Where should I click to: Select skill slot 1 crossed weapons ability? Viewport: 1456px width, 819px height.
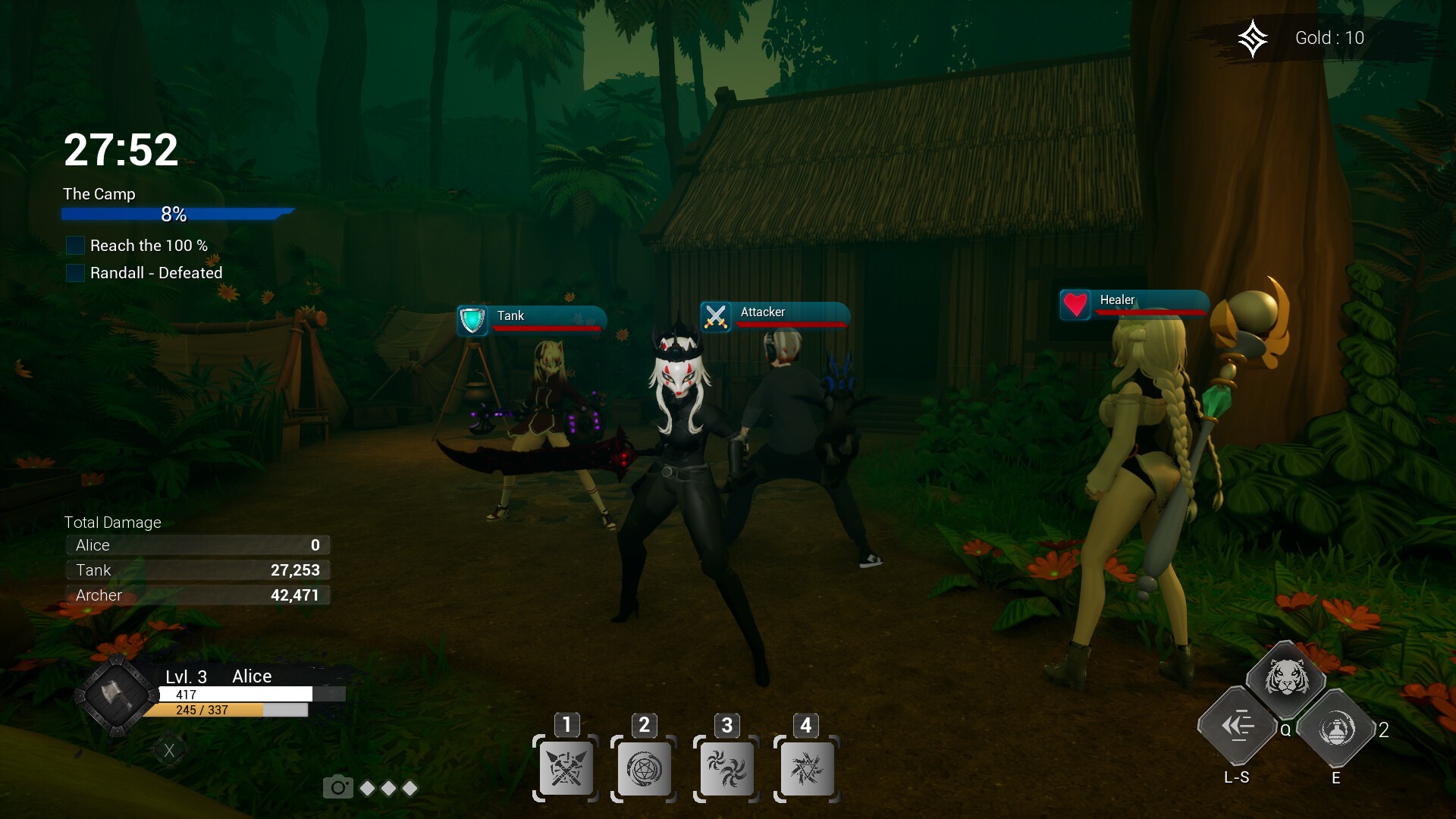pos(565,768)
